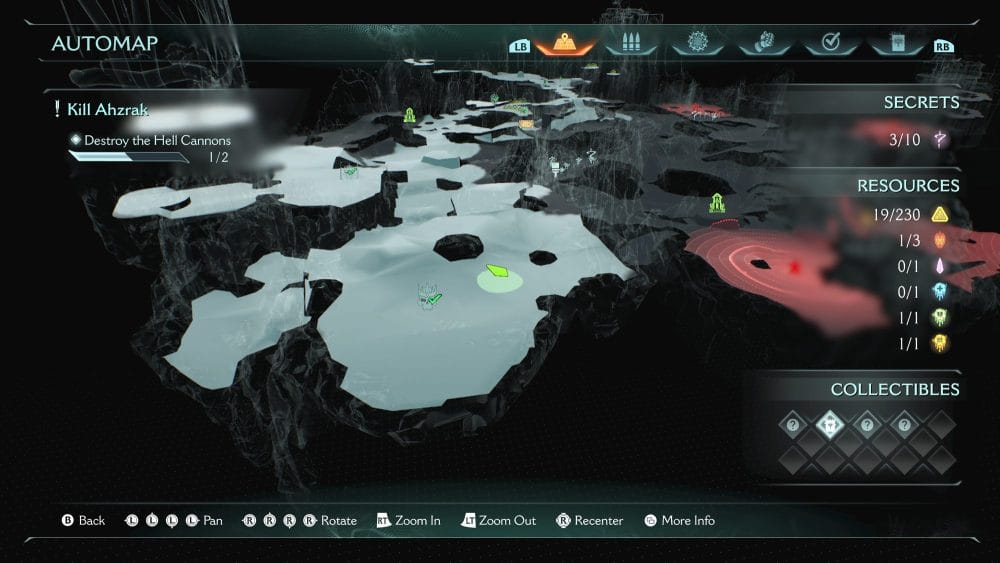Select the Automap tab with the map-pin icon
The height and width of the screenshot is (563, 1000).
tap(565, 44)
